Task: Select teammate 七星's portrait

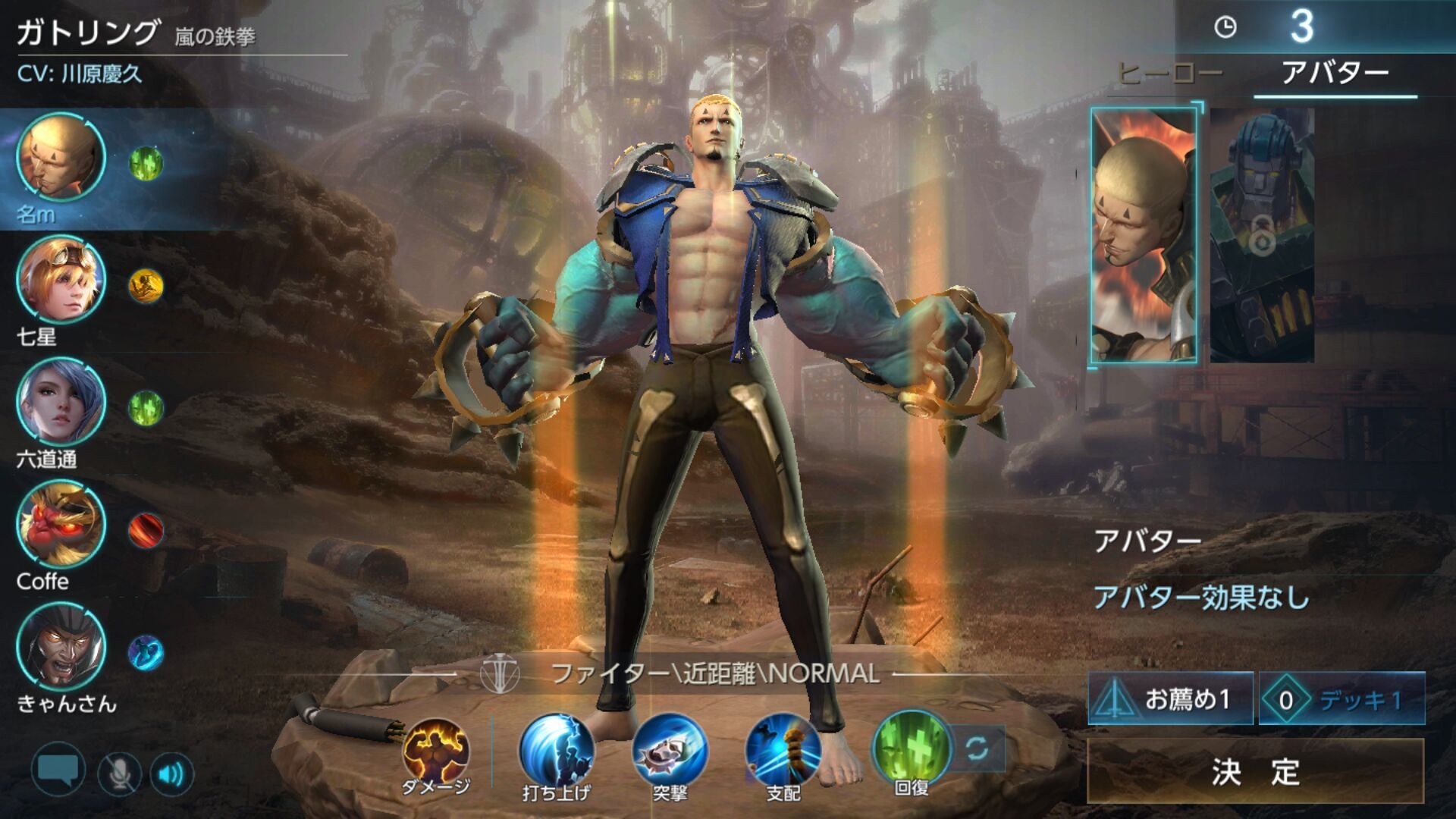Action: click(x=61, y=280)
